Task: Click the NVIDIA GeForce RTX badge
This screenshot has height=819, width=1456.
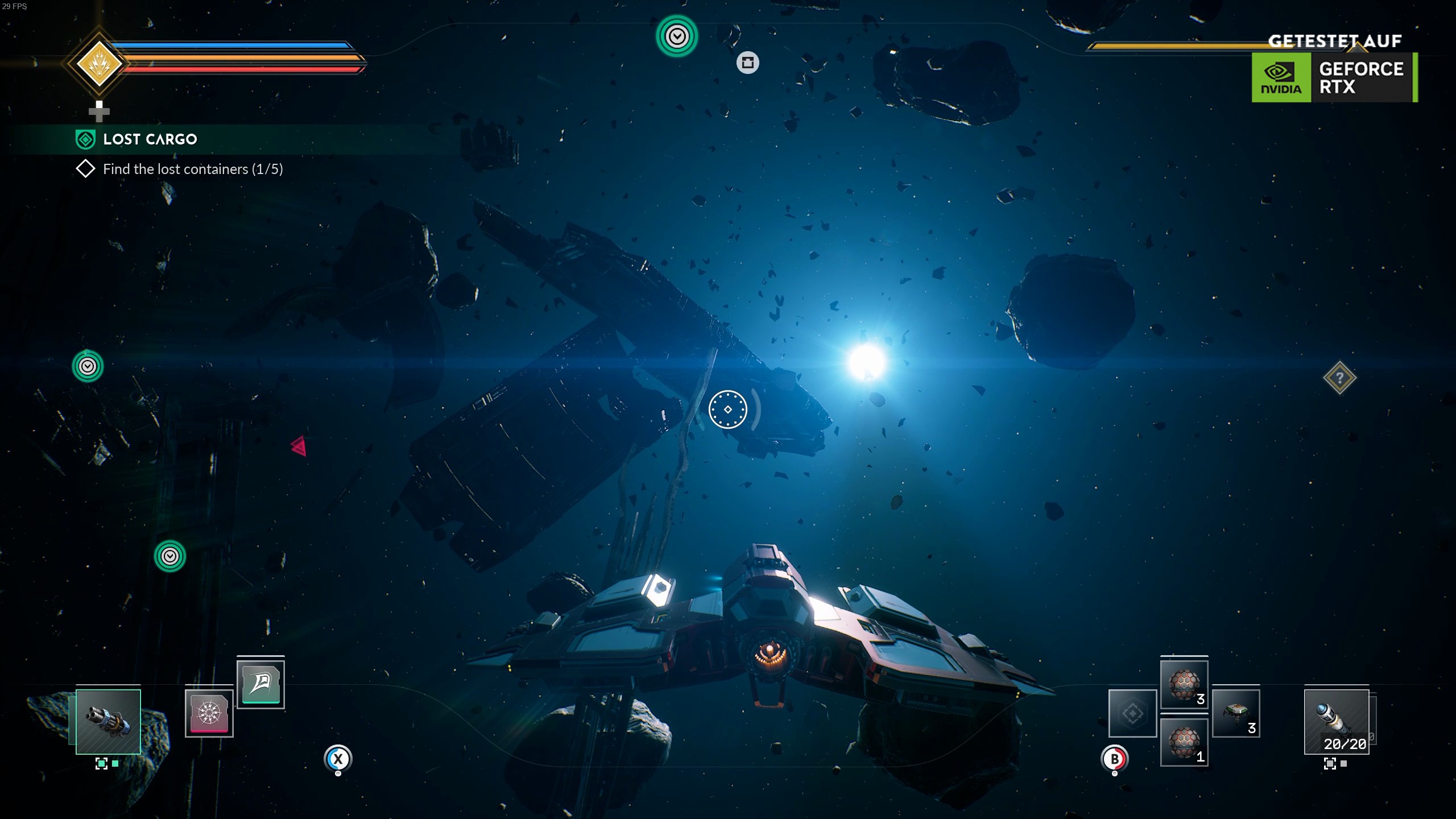Action: coord(1334,77)
